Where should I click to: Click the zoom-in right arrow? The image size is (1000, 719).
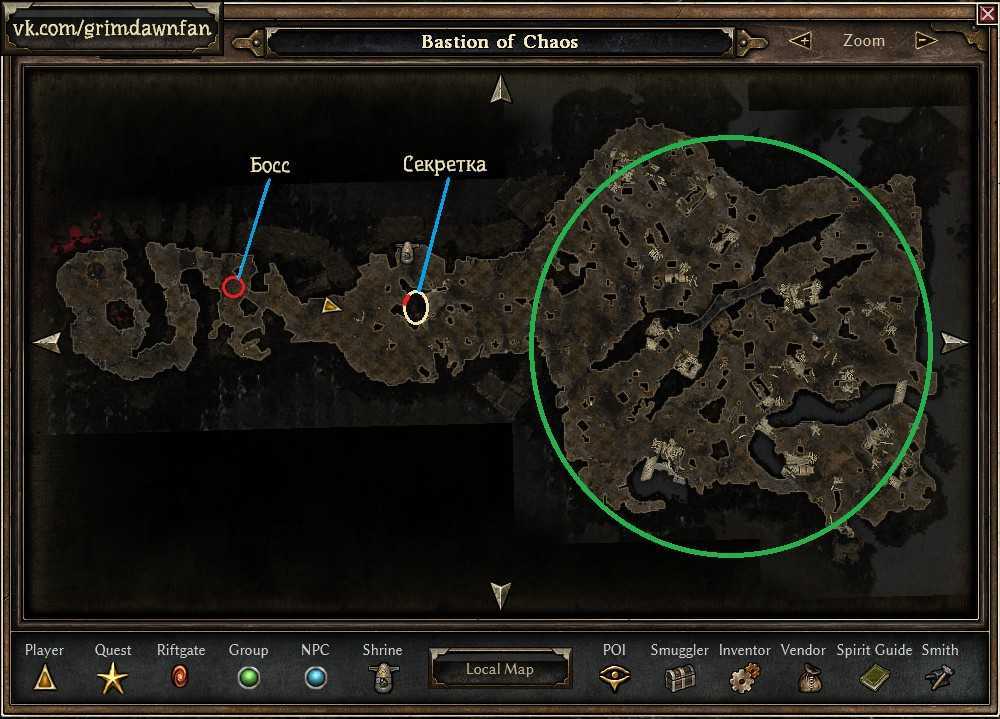coord(925,41)
